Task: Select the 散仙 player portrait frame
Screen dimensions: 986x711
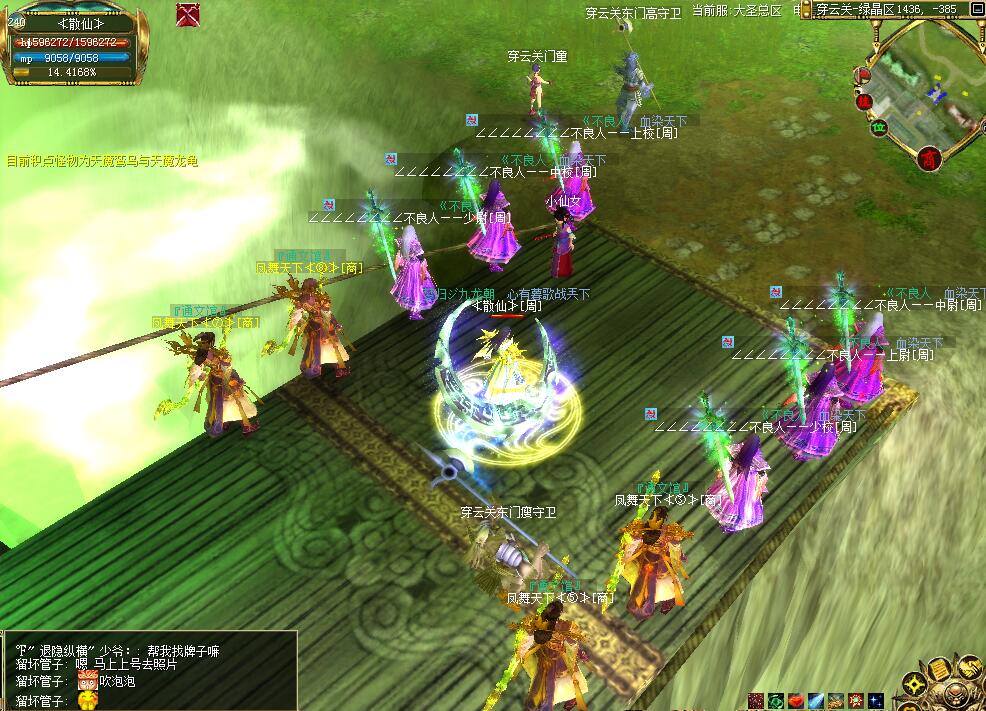Action: pyautogui.click(x=70, y=23)
